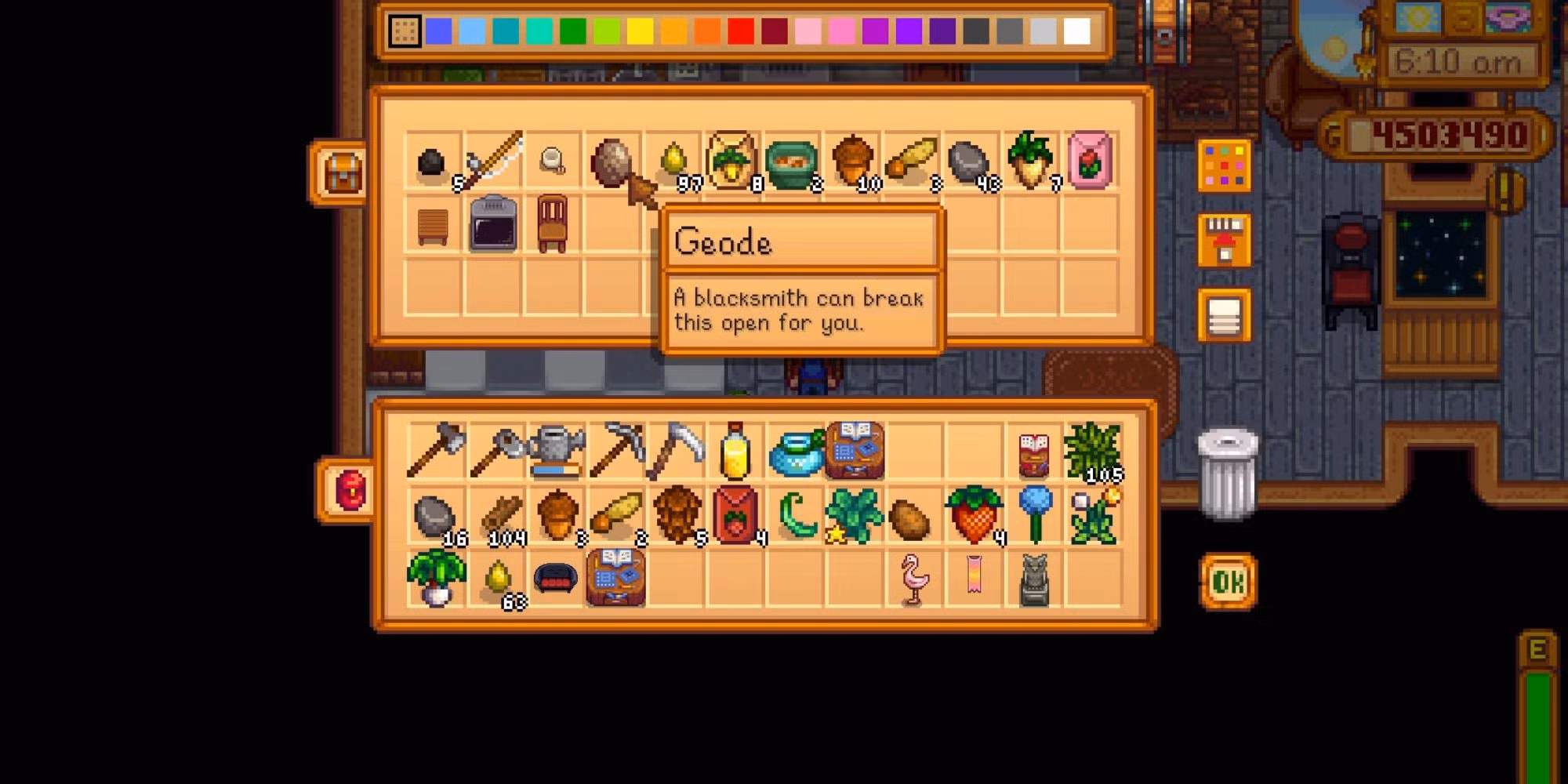Select the pickaxe in inventory
The height and width of the screenshot is (784, 1568).
pos(617,449)
